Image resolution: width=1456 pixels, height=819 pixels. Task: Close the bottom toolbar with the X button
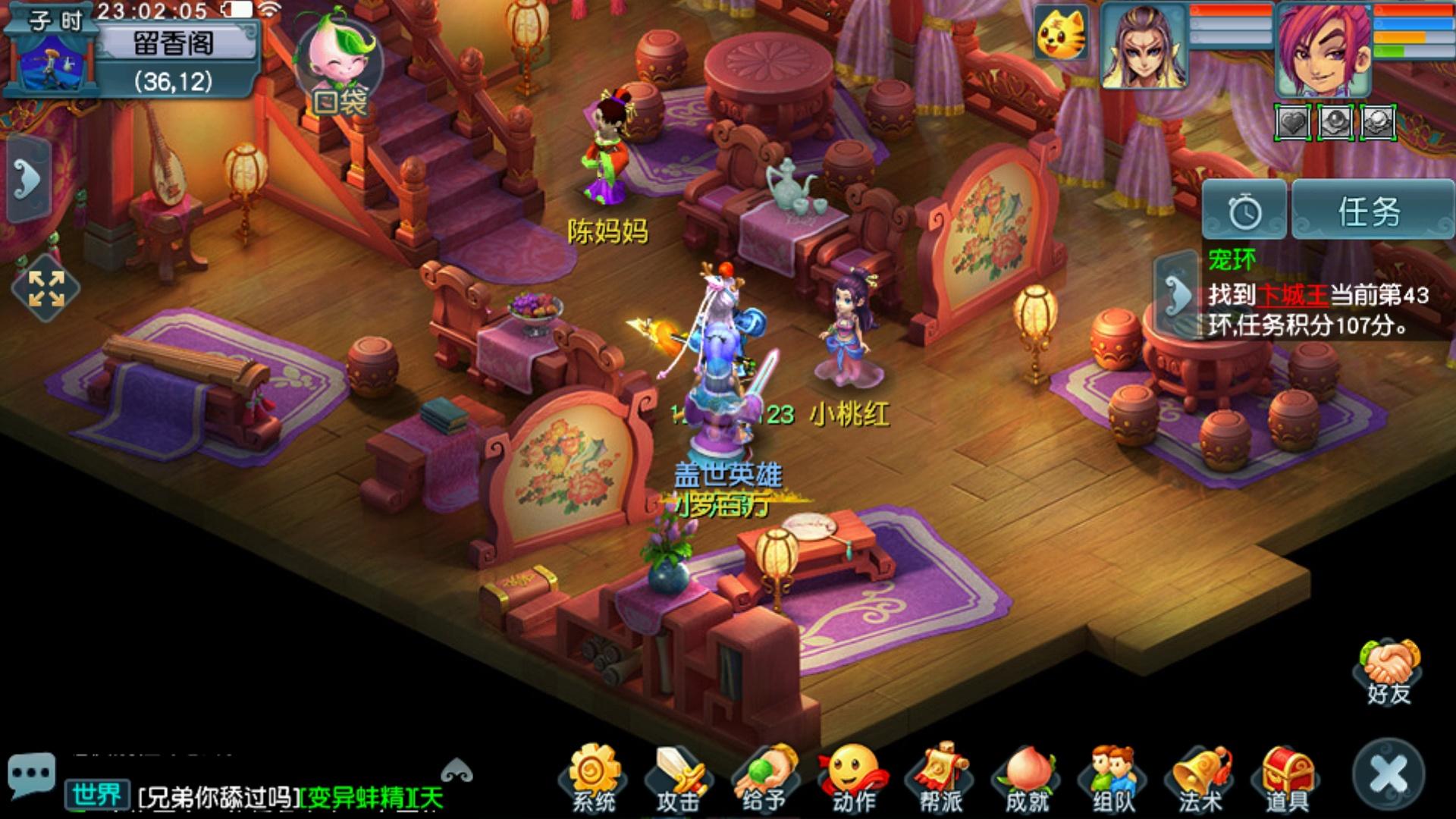pos(1389,775)
